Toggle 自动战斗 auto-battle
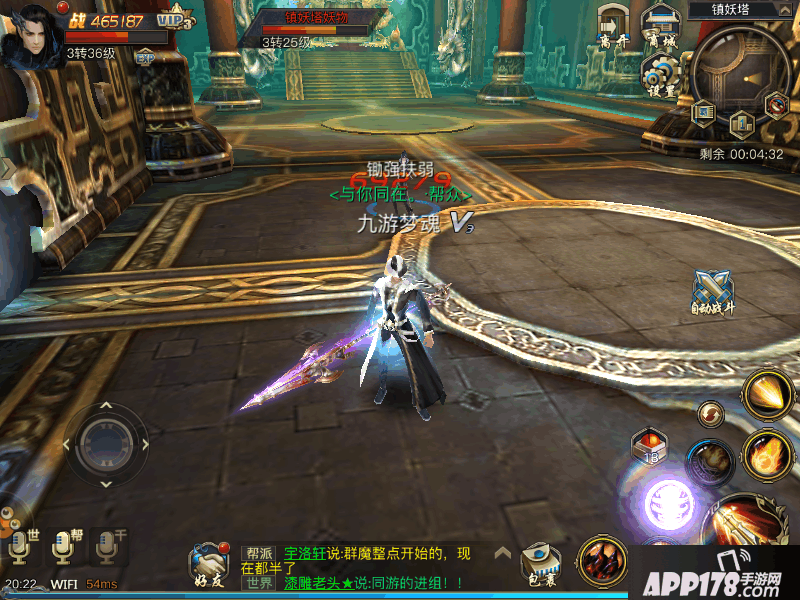This screenshot has width=800, height=600. click(x=713, y=293)
